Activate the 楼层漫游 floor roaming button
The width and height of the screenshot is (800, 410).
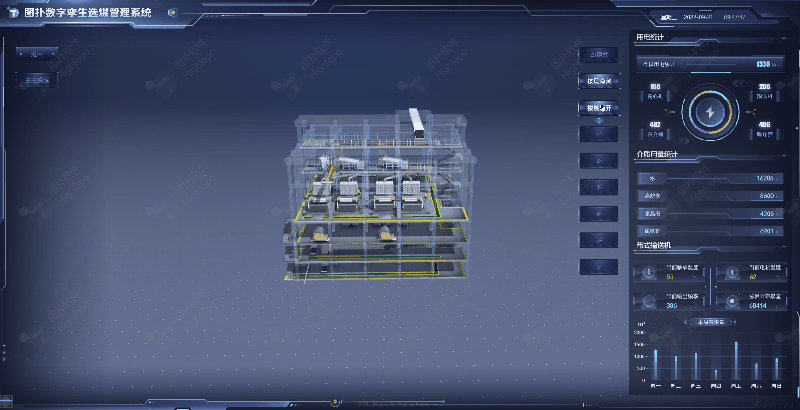(x=598, y=82)
